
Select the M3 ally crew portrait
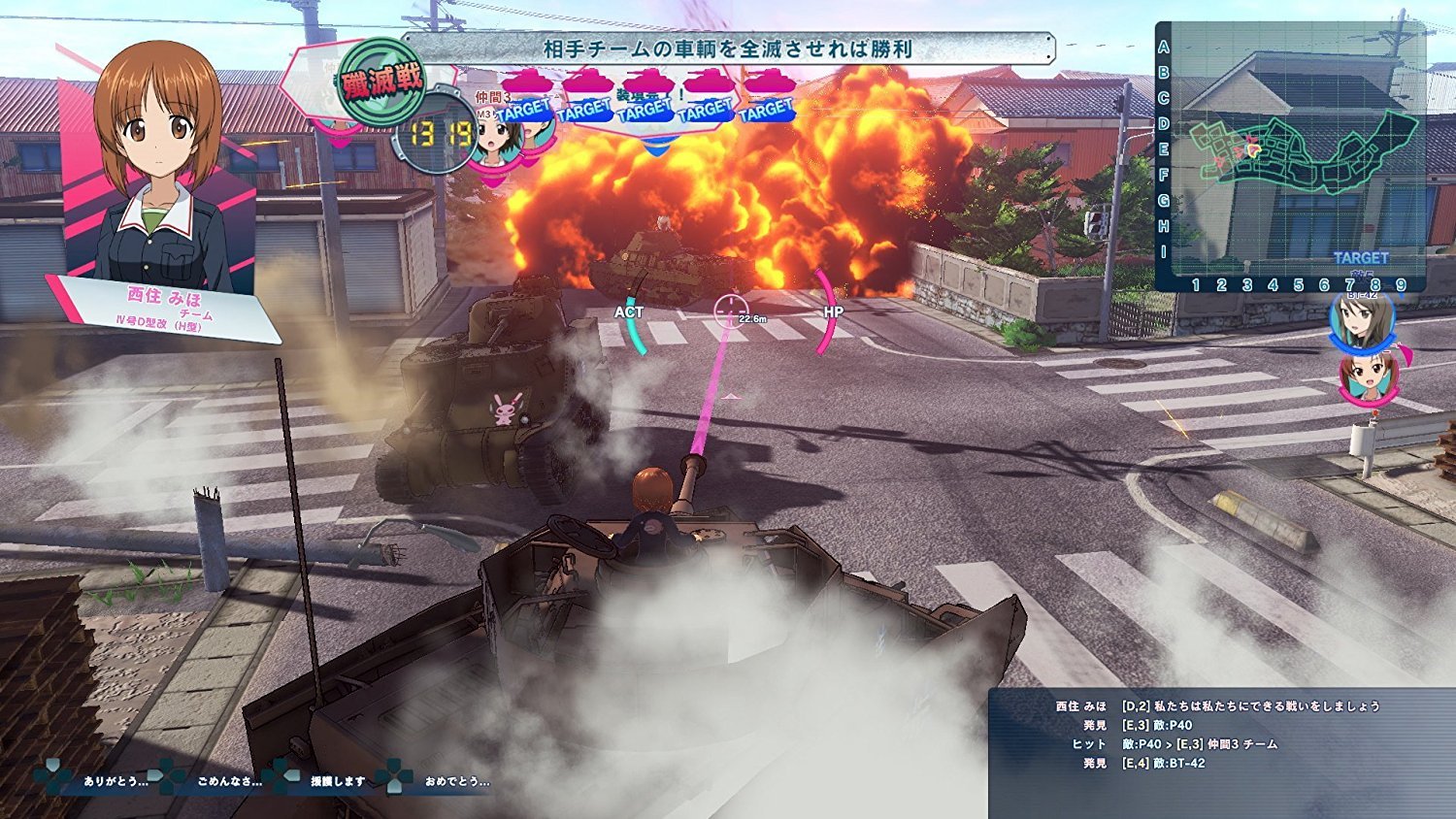(497, 139)
